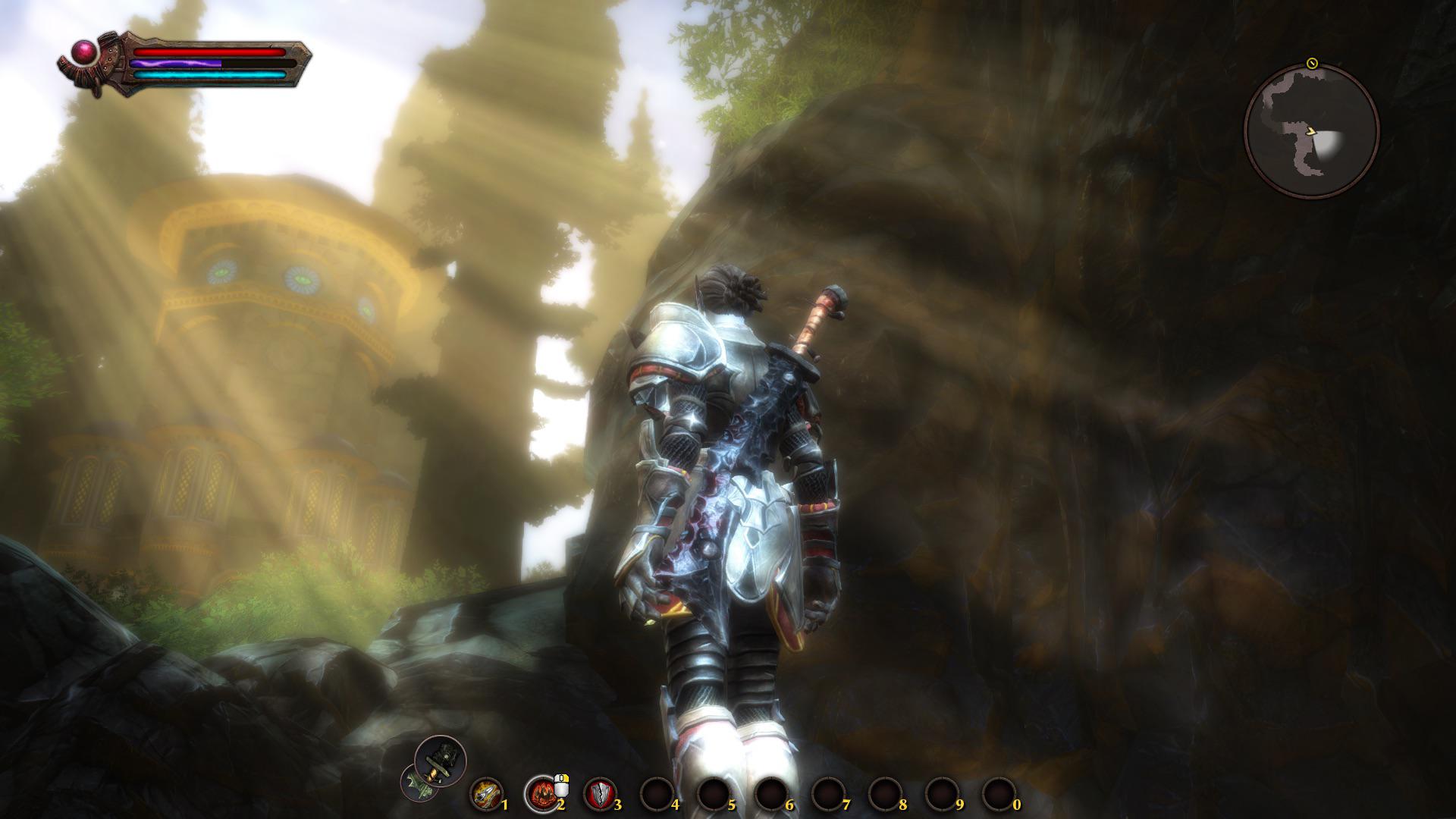Expand hotbar slot 4 to assign an ability
1456x819 pixels.
657,792
